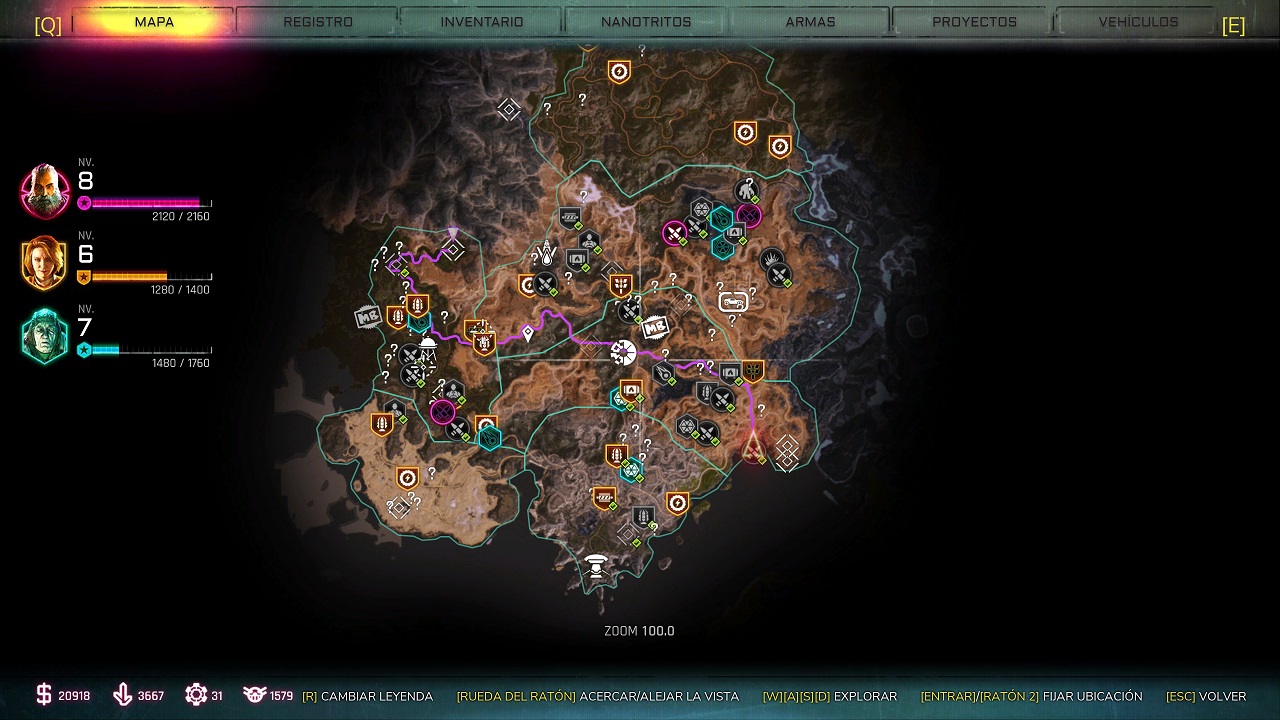Click the white vehicle marker on the map

(x=733, y=301)
